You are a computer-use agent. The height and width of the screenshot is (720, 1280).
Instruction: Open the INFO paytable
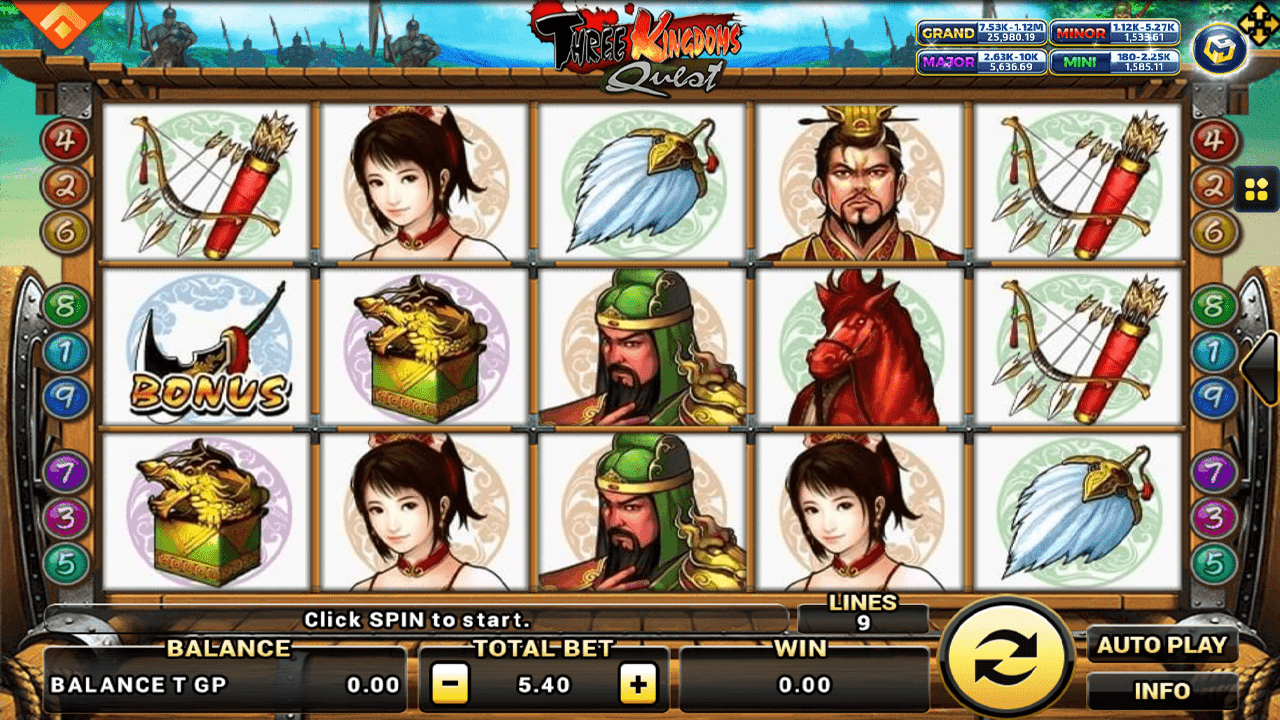click(1163, 690)
